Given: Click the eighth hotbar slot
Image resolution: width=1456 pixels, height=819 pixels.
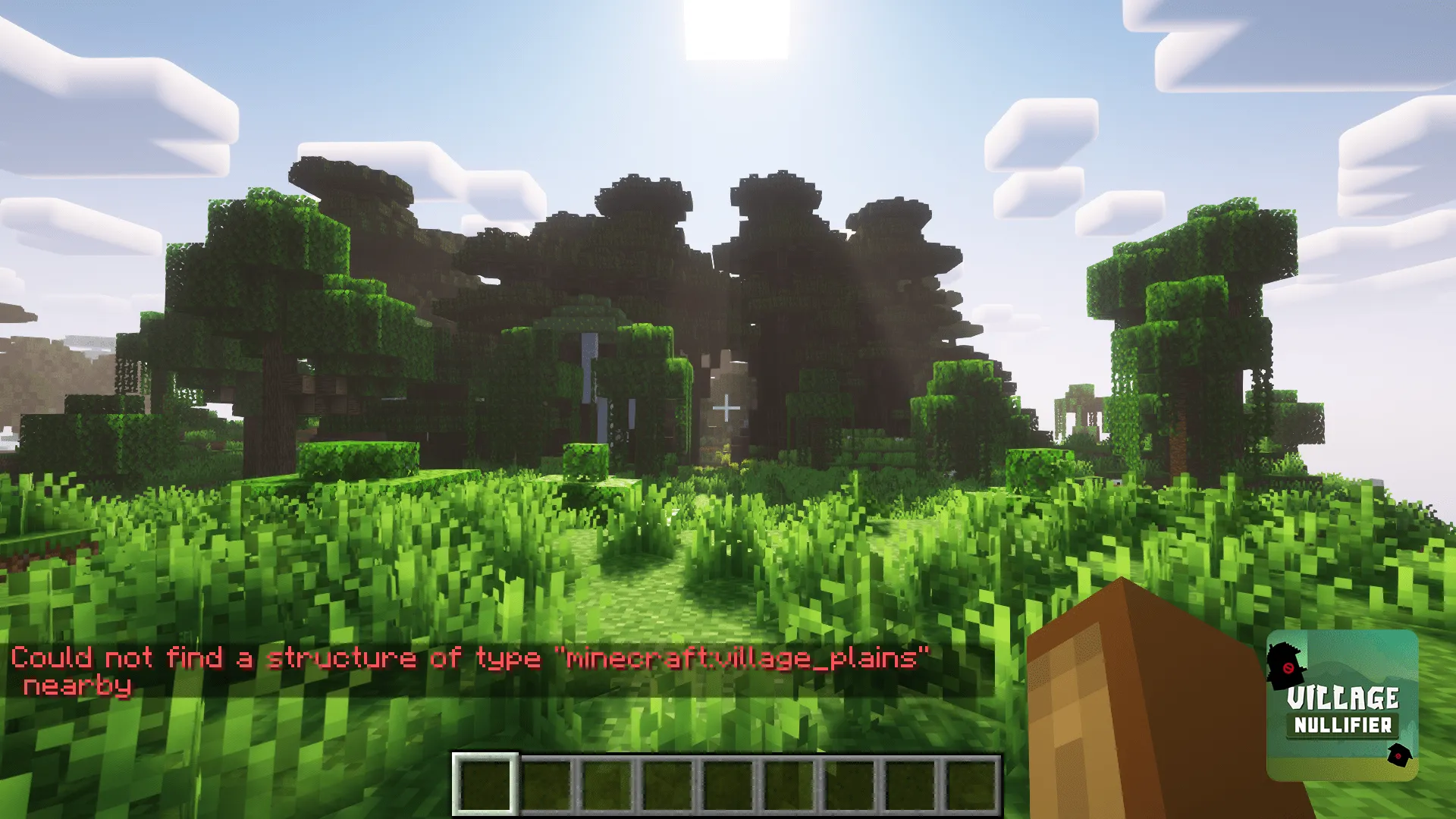Looking at the screenshot, I should (x=910, y=783).
